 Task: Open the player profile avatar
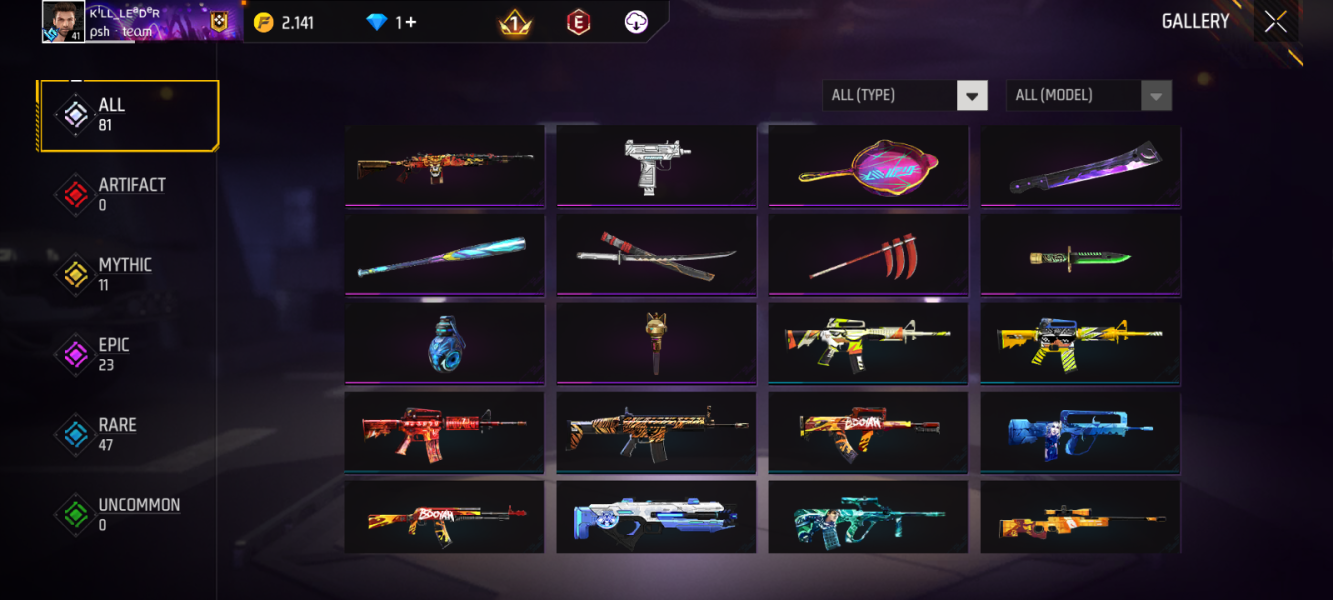pyautogui.click(x=63, y=21)
